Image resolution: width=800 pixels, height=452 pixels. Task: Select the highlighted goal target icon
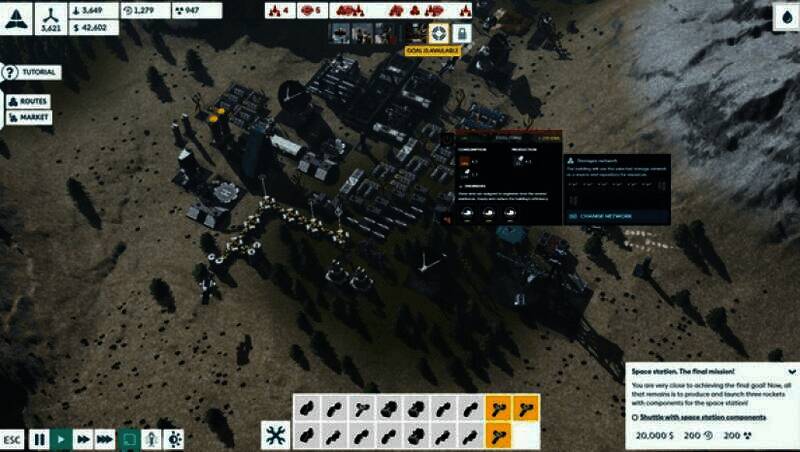pos(438,33)
